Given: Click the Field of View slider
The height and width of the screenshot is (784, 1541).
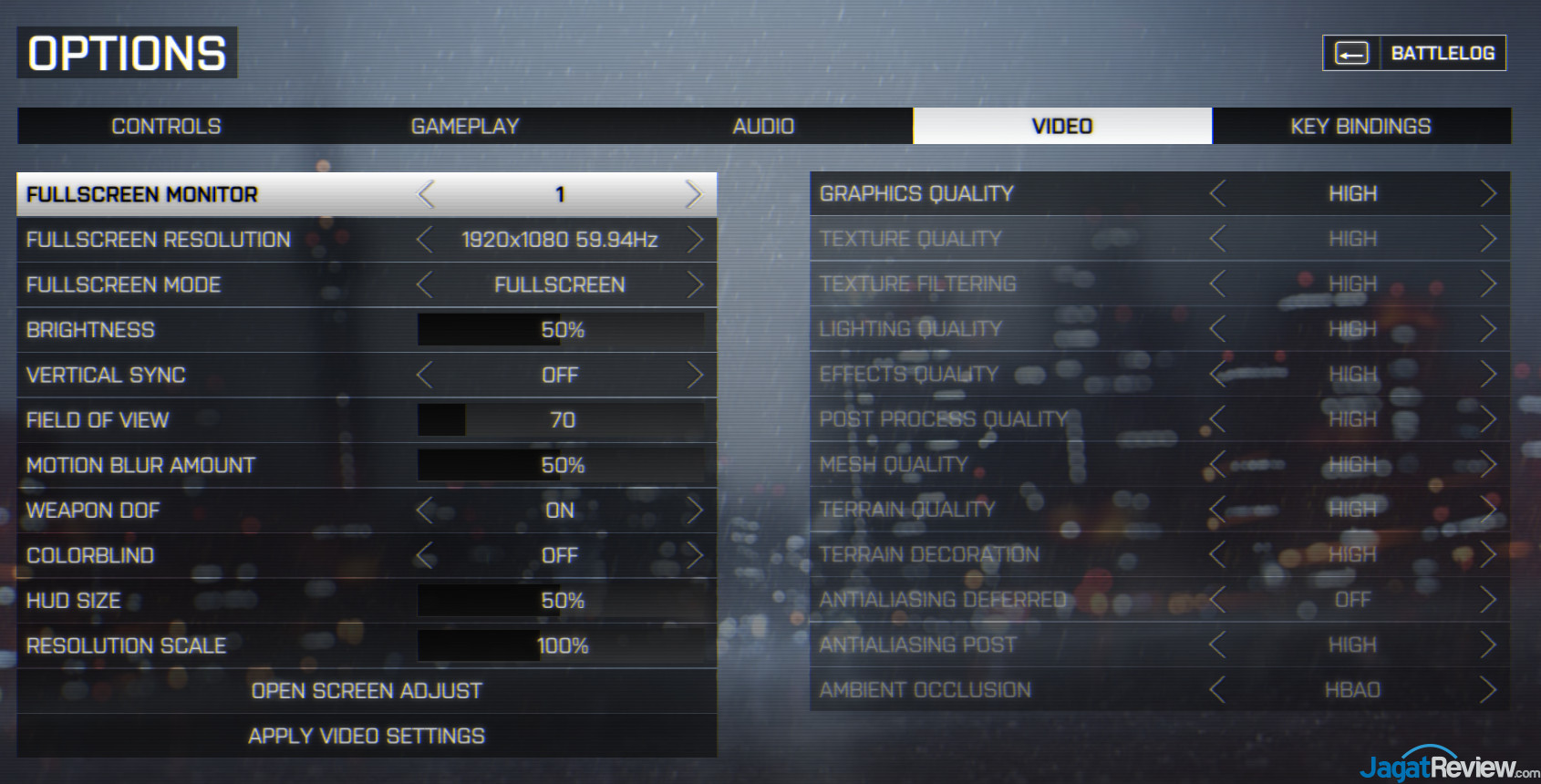Looking at the screenshot, I should [560, 420].
